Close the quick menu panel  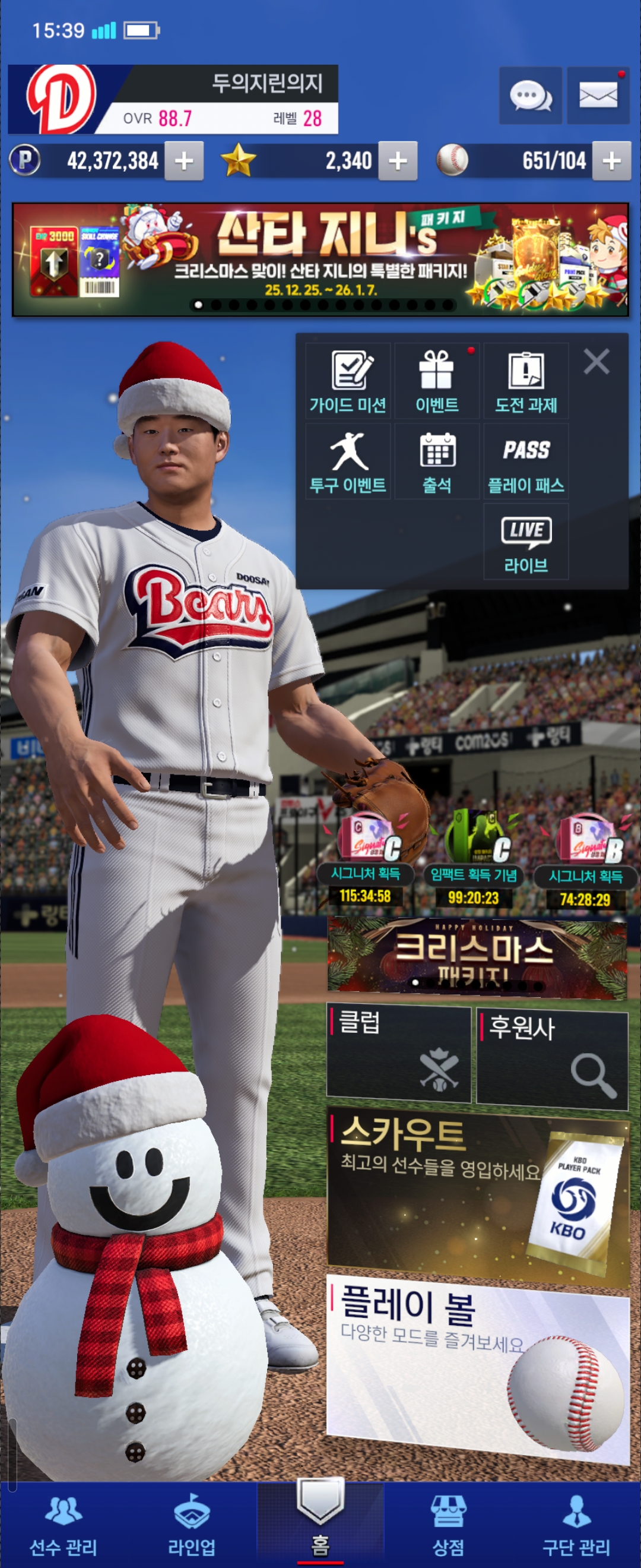[596, 362]
